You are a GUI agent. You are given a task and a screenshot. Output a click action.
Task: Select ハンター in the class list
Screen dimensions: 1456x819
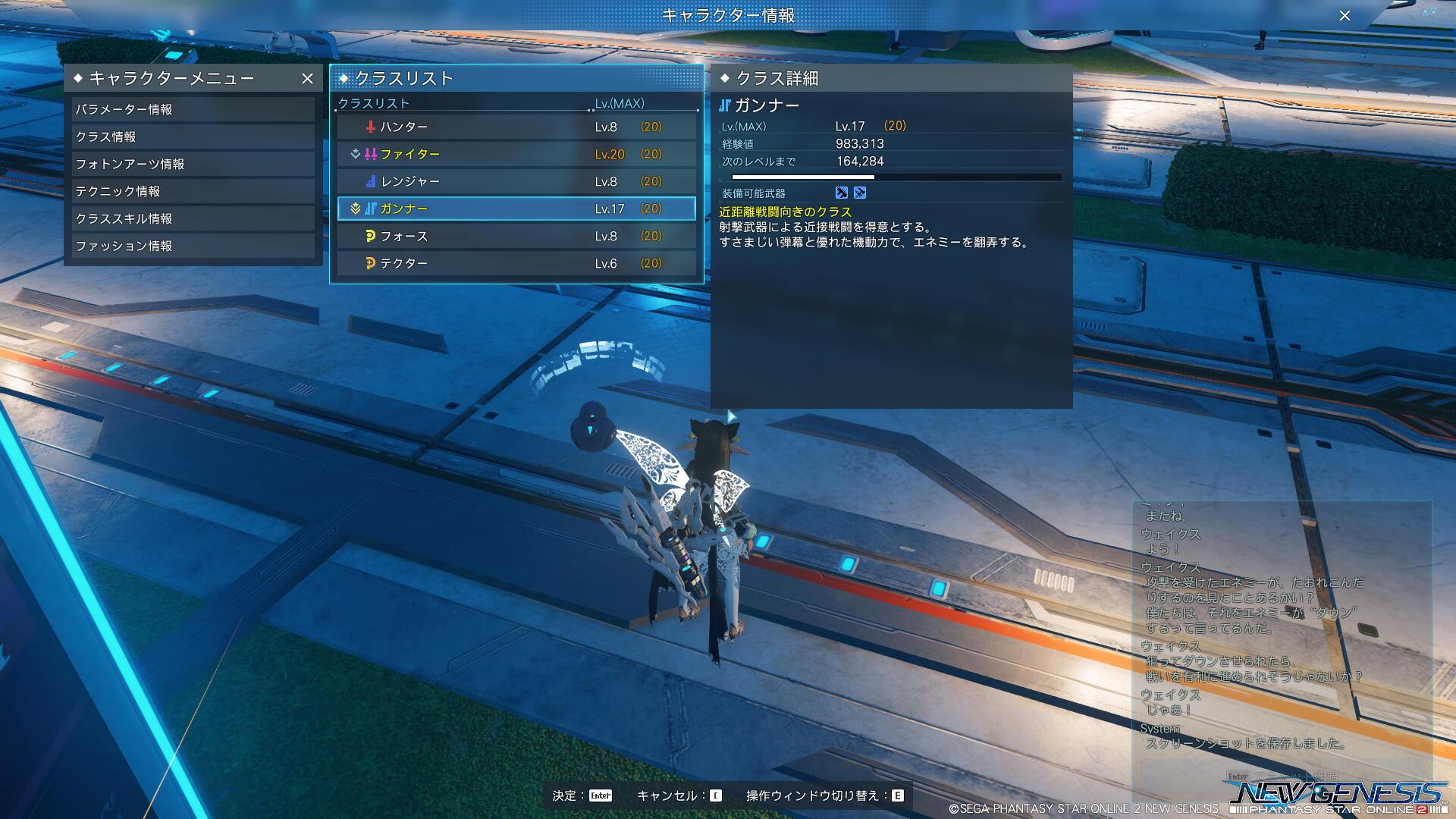coord(516,127)
